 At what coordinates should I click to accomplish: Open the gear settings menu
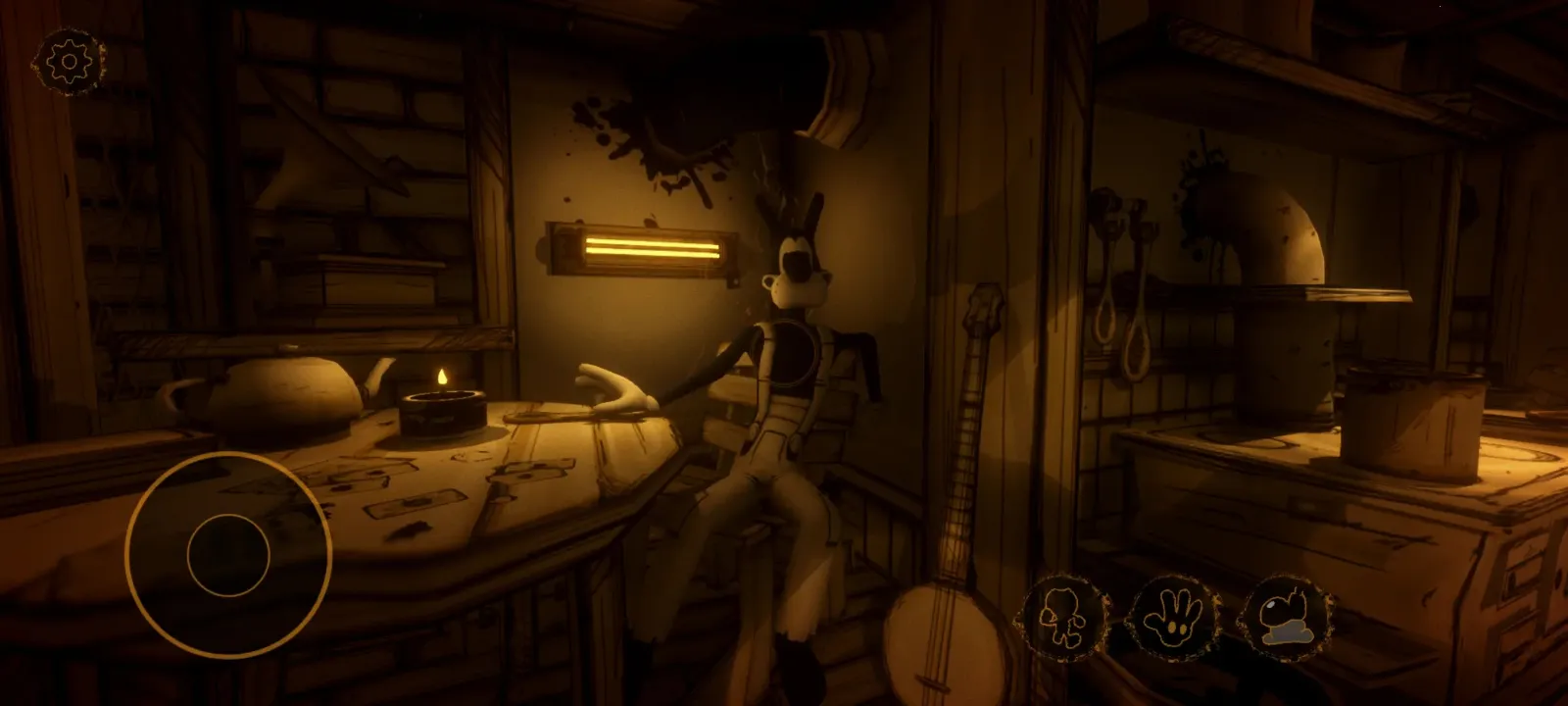pos(69,62)
